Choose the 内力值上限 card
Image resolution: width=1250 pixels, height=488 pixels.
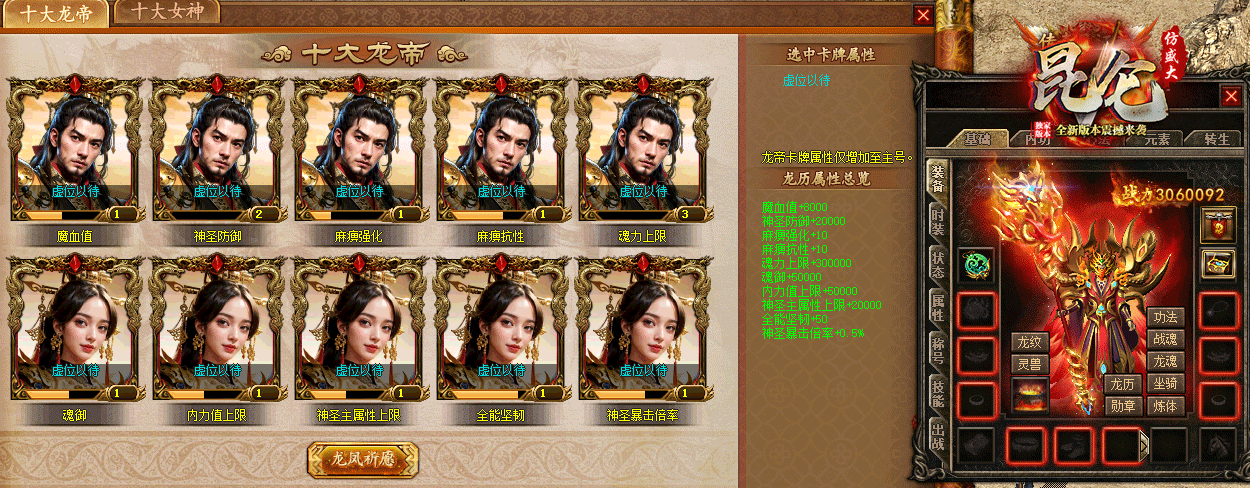coord(217,330)
